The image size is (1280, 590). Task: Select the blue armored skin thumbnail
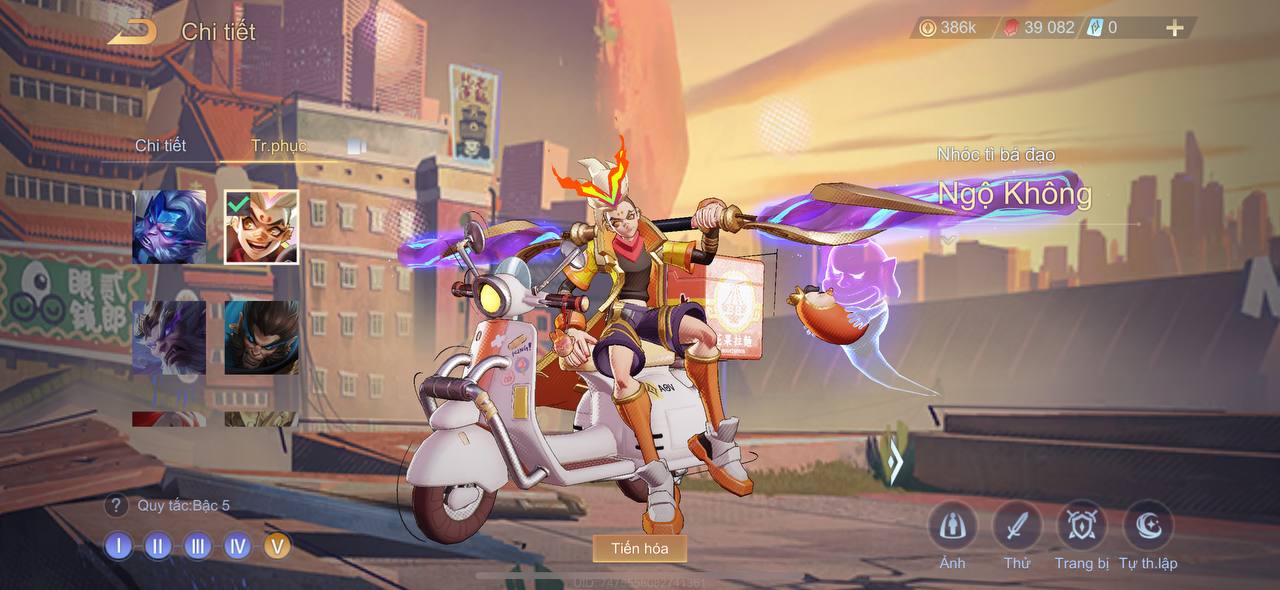click(169, 227)
